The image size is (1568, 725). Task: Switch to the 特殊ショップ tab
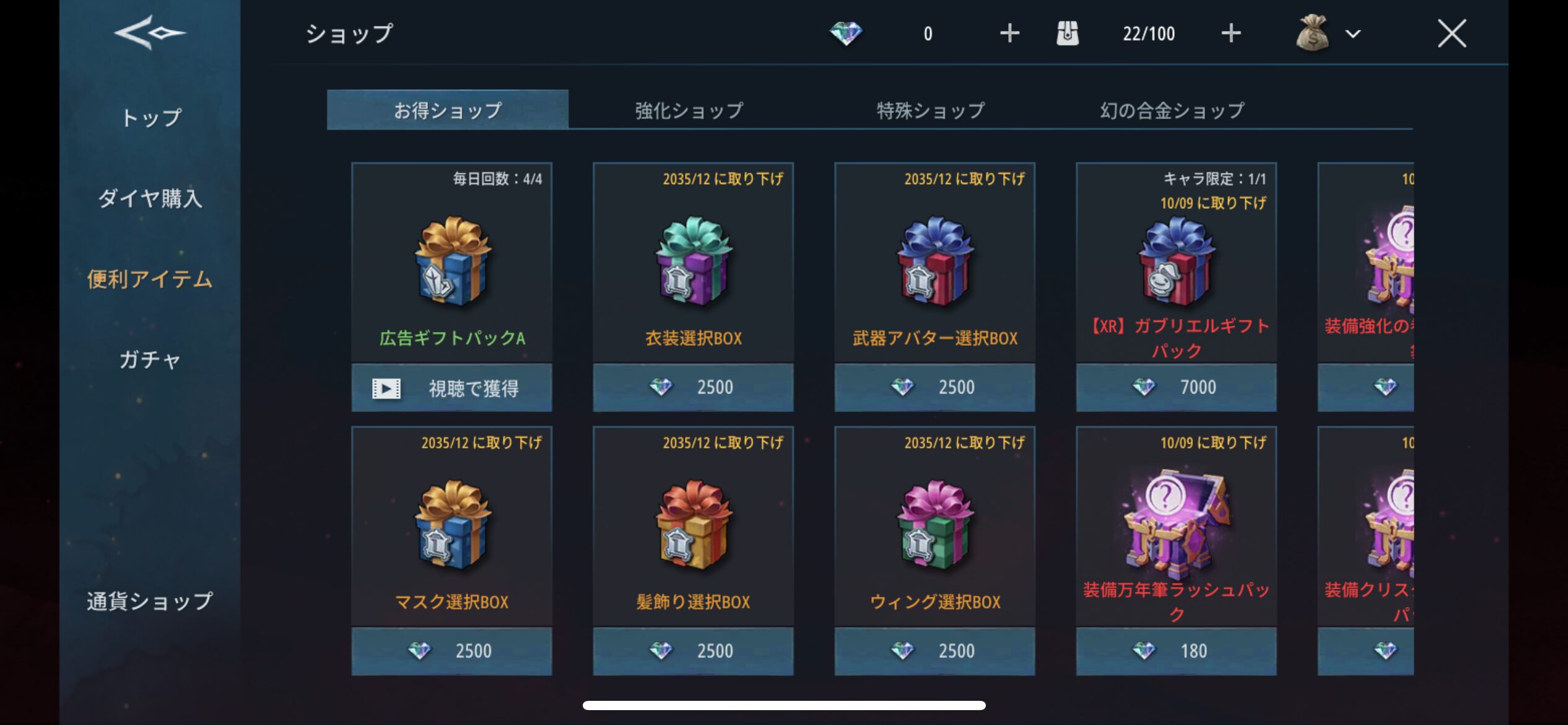coord(930,110)
